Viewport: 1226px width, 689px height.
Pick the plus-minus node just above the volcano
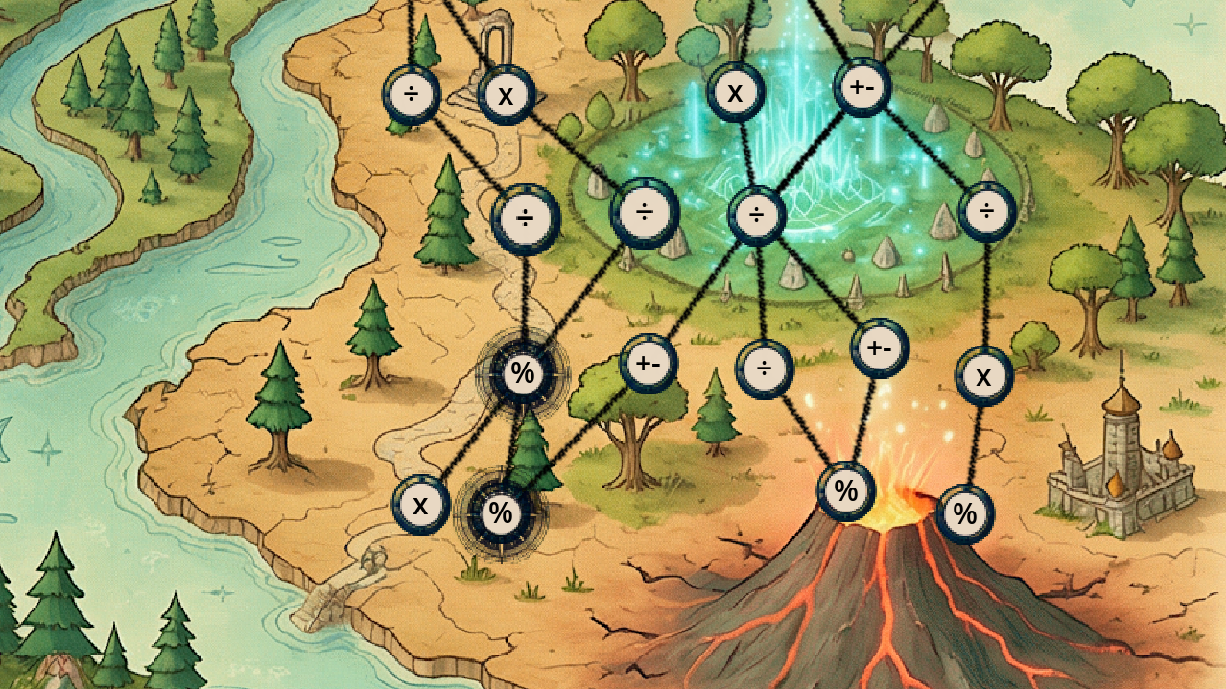click(x=879, y=348)
